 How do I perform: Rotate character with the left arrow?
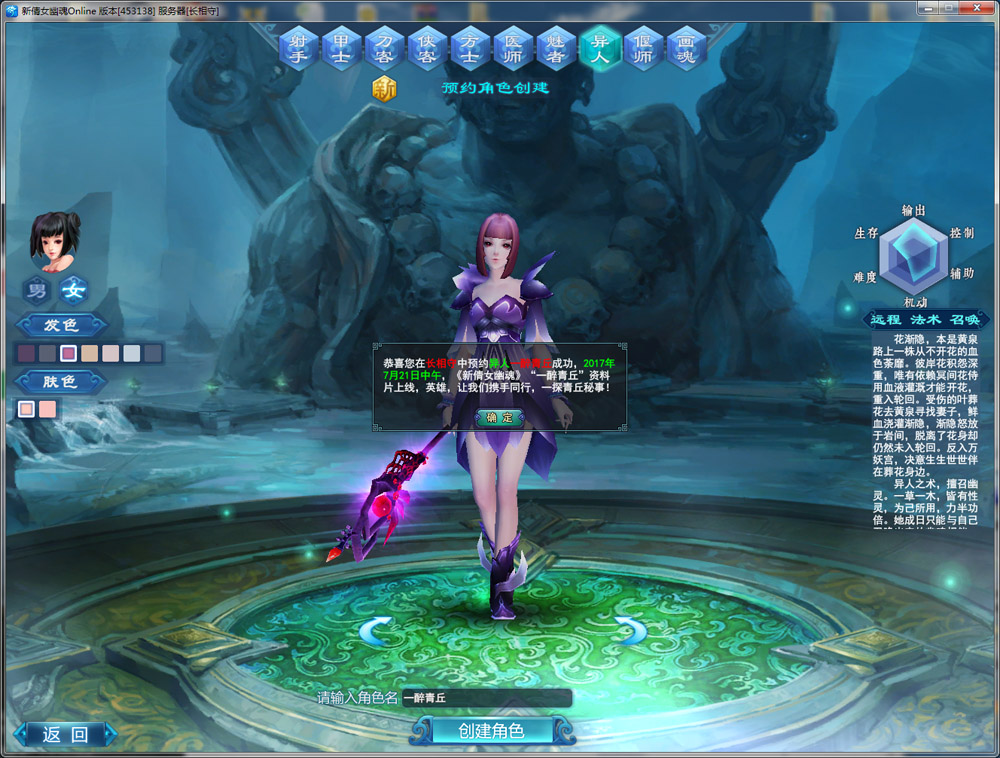[x=375, y=630]
